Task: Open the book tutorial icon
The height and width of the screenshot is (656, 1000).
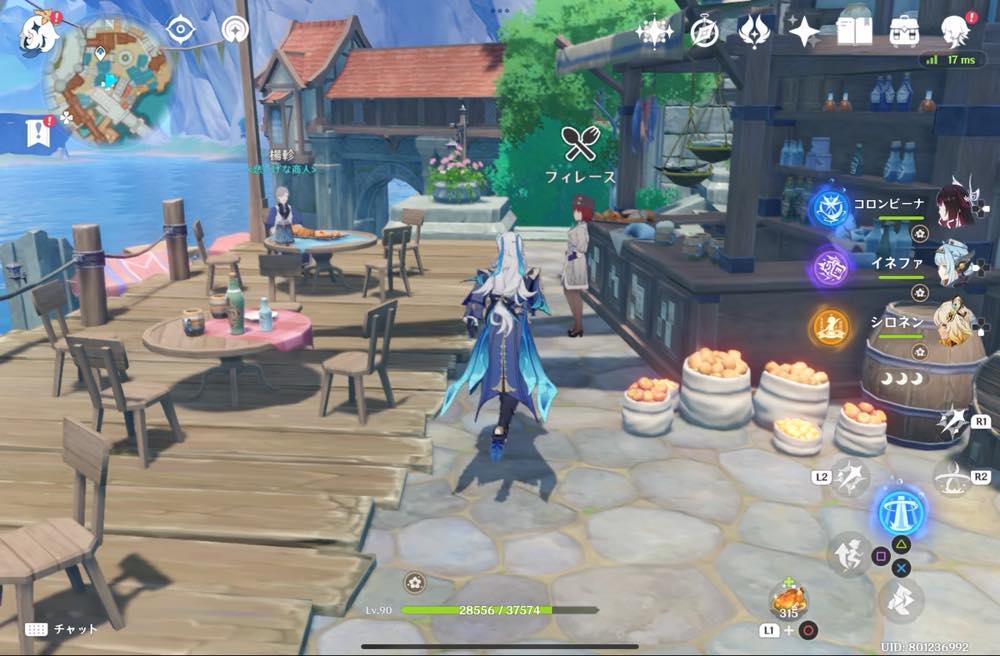Action: coord(855,30)
